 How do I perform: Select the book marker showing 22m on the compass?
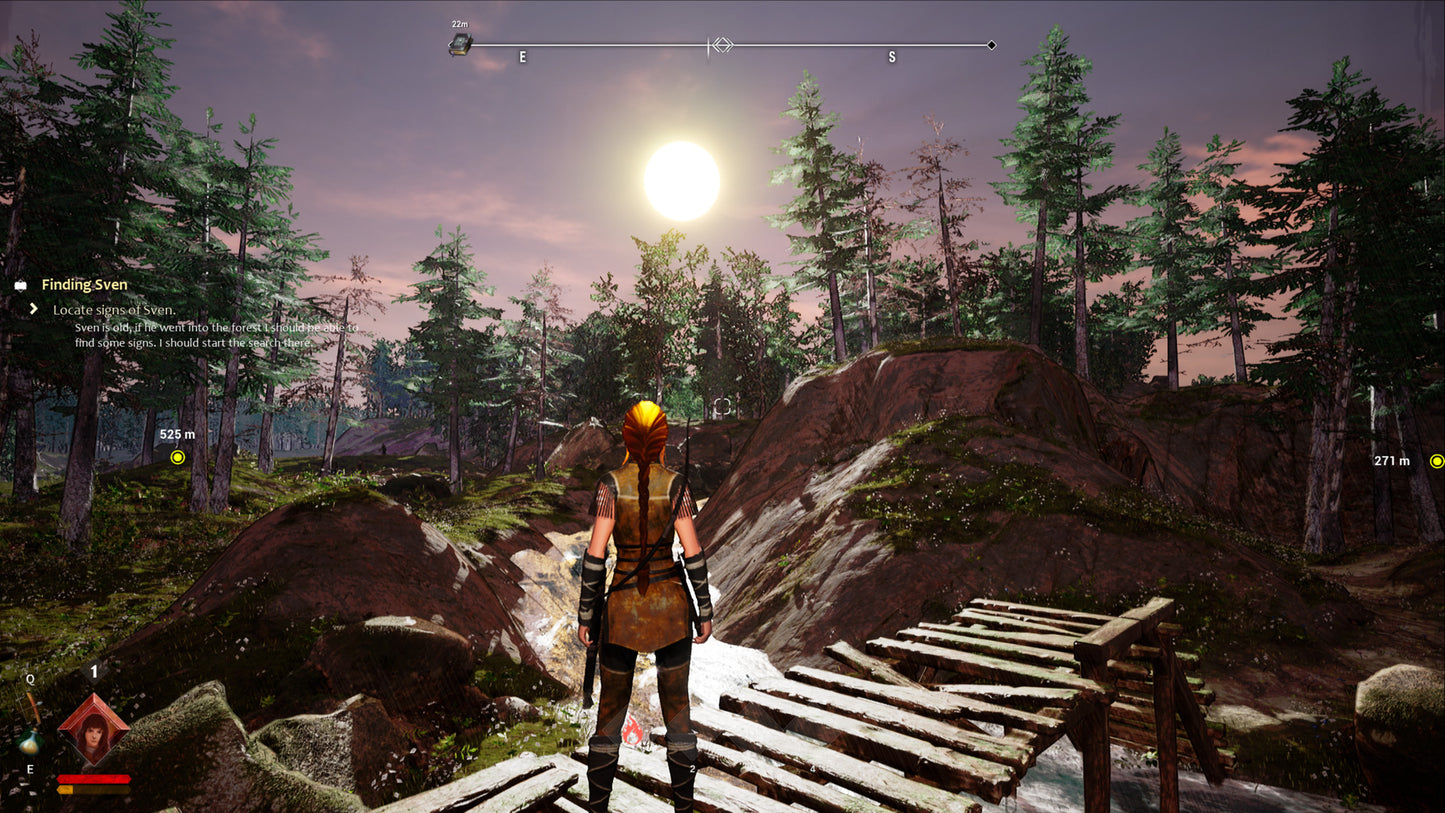(x=459, y=44)
